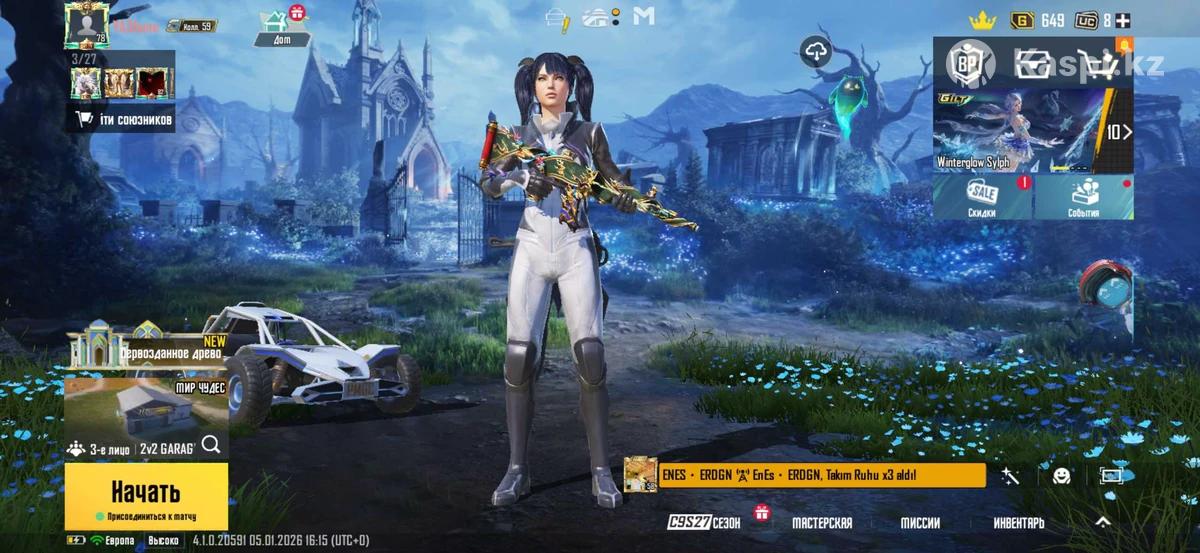The height and width of the screenshot is (553, 1200).
Task: Open the Дом home button
Action: [273, 28]
